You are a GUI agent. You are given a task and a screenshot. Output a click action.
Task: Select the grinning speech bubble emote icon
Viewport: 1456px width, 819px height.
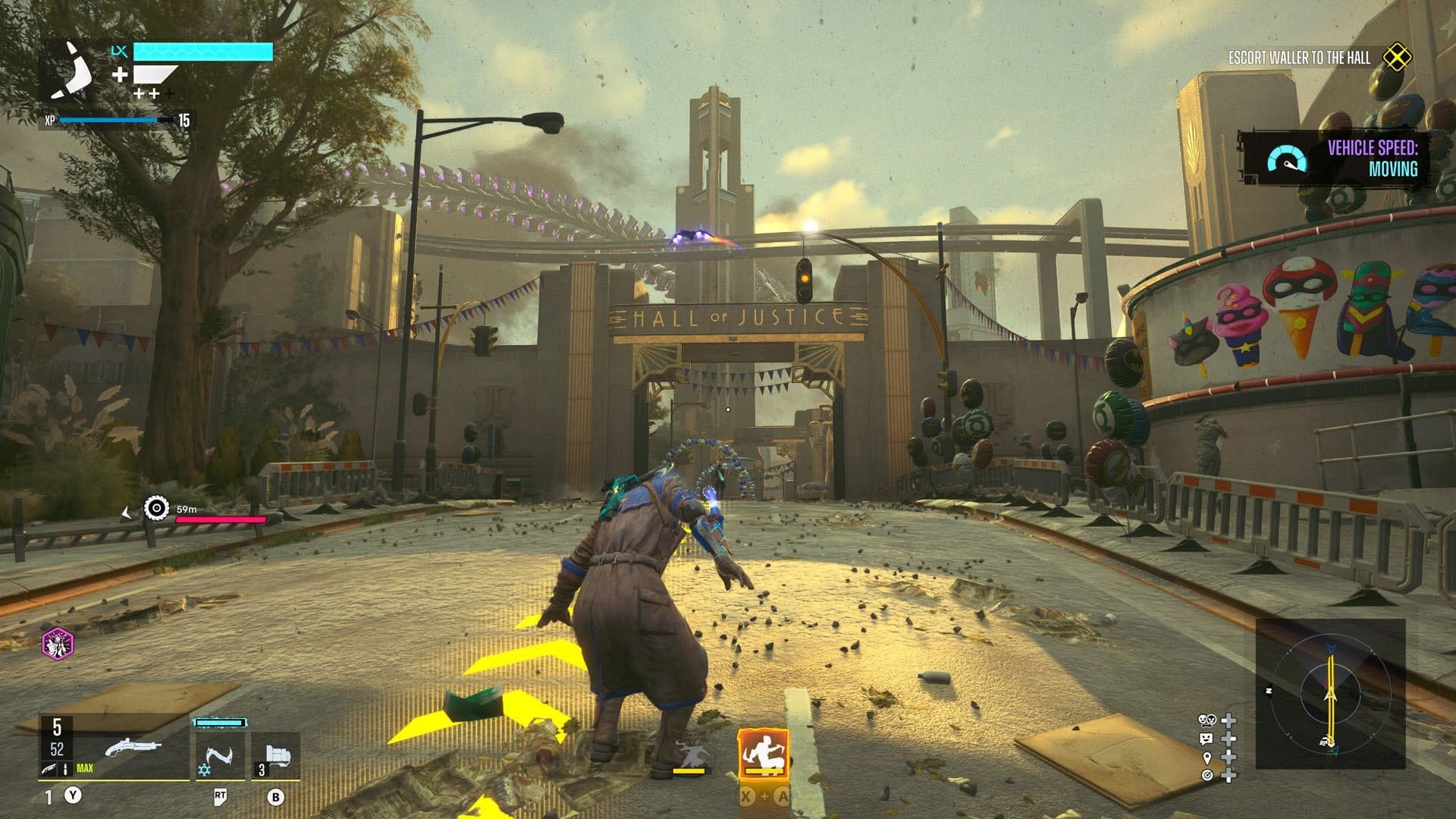pyautogui.click(x=1206, y=739)
